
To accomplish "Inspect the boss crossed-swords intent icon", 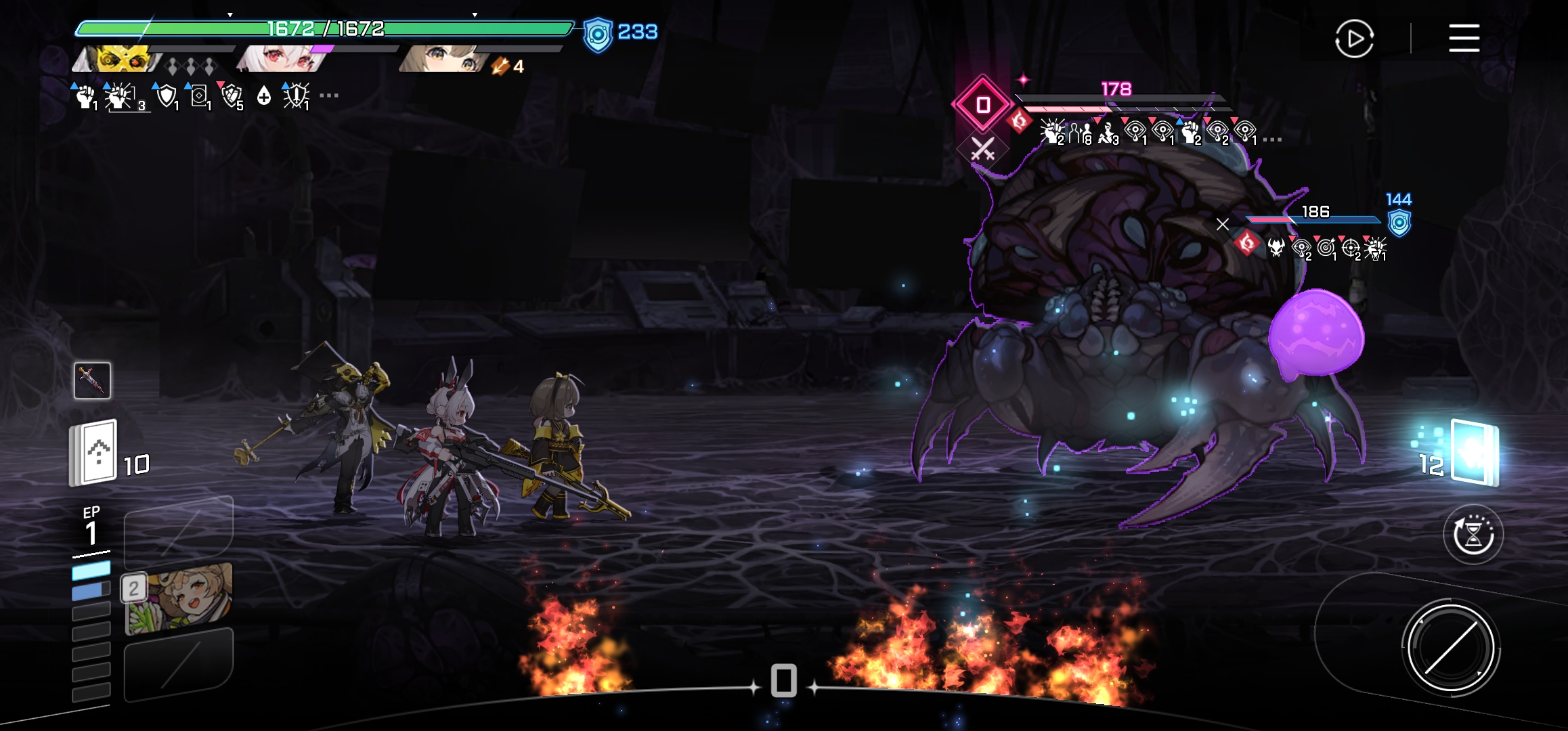I will 982,149.
